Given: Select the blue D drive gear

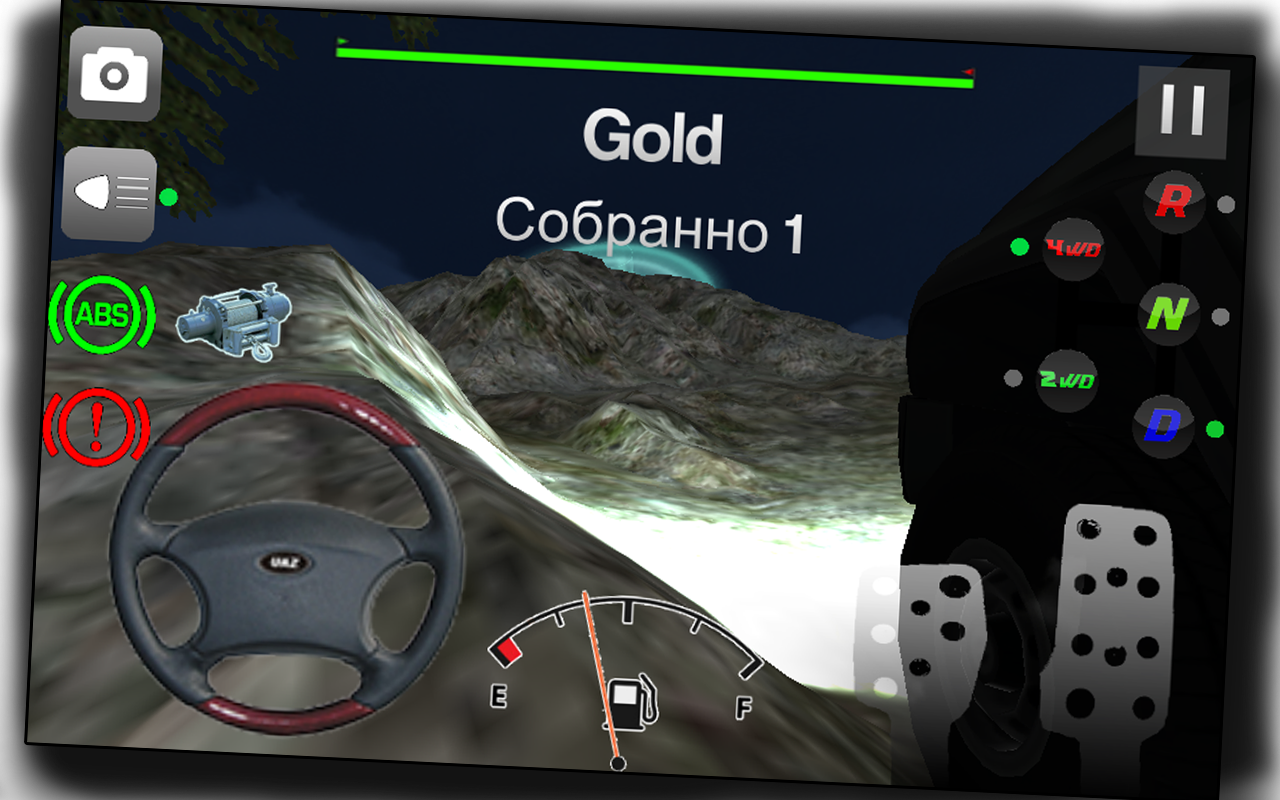Looking at the screenshot, I should [x=1163, y=425].
